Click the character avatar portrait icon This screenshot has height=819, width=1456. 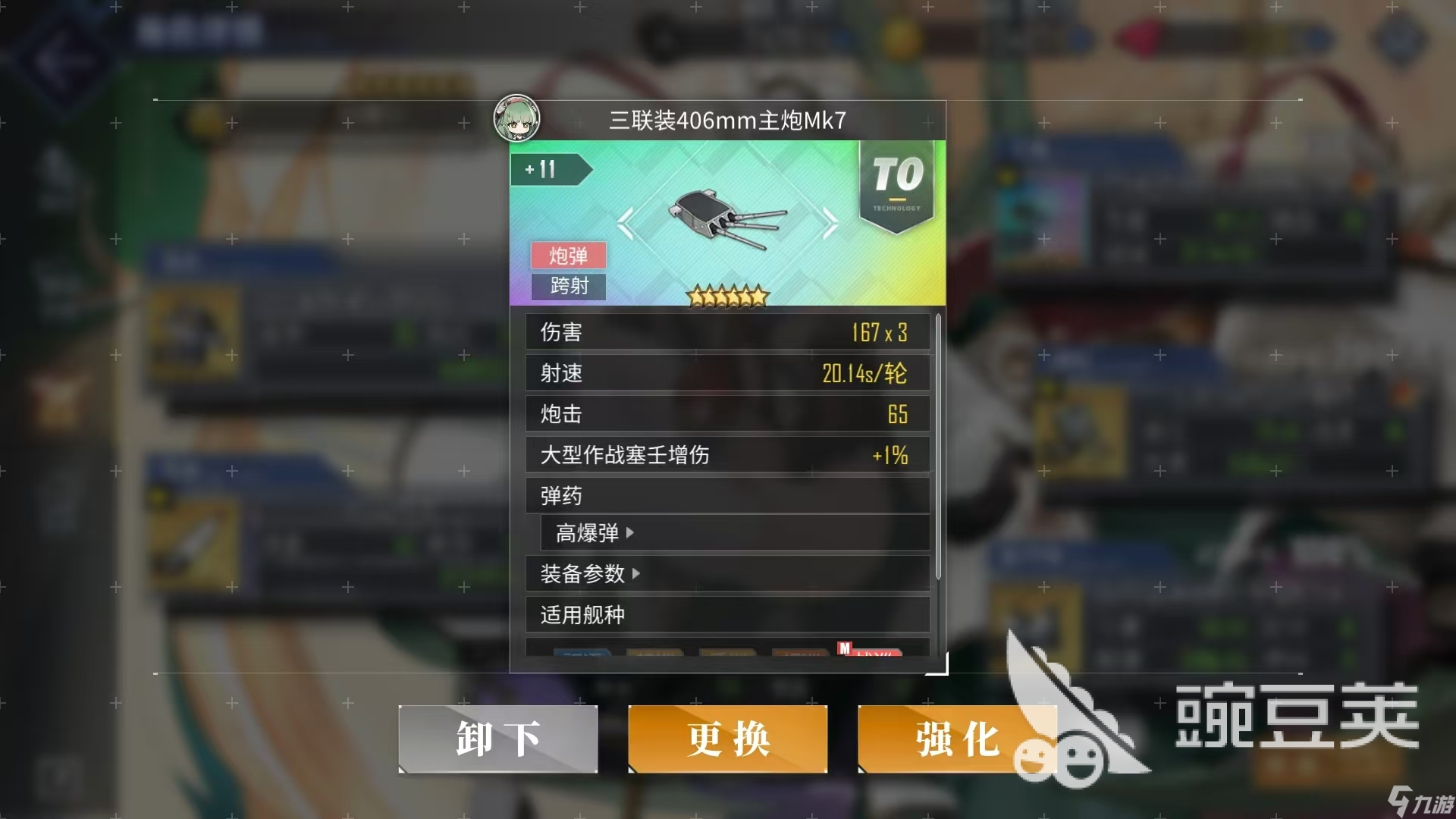[x=515, y=119]
